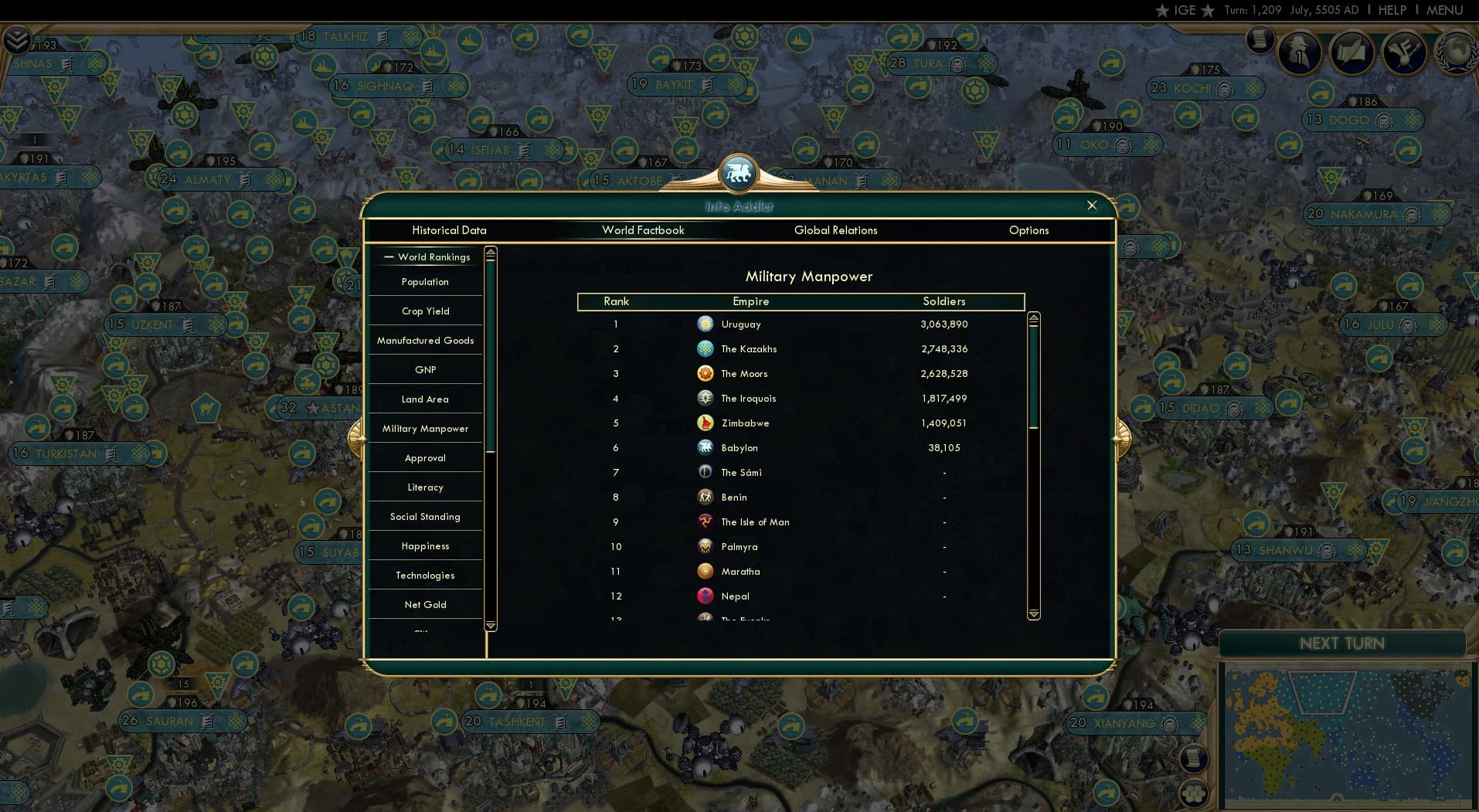This screenshot has width=1479, height=812.
Task: Switch to the Historical Data tab
Action: (x=450, y=230)
